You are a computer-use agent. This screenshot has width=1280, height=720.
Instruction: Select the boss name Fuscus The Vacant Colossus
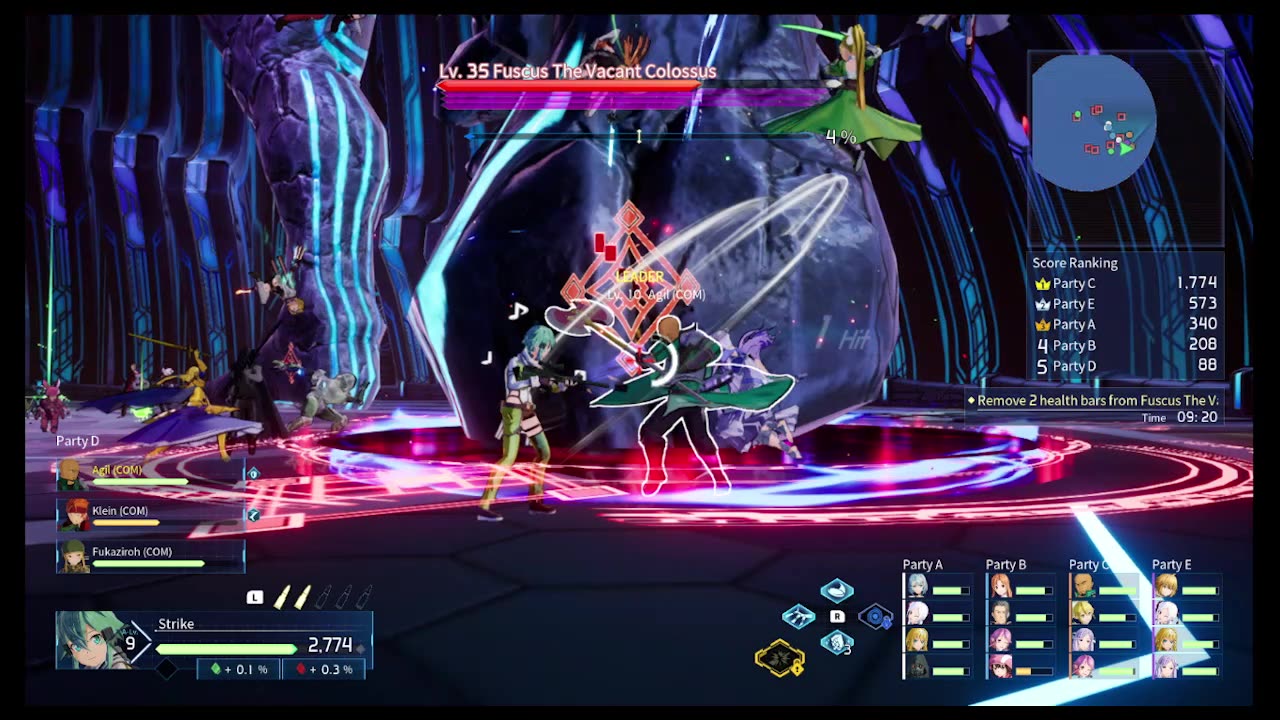click(577, 71)
